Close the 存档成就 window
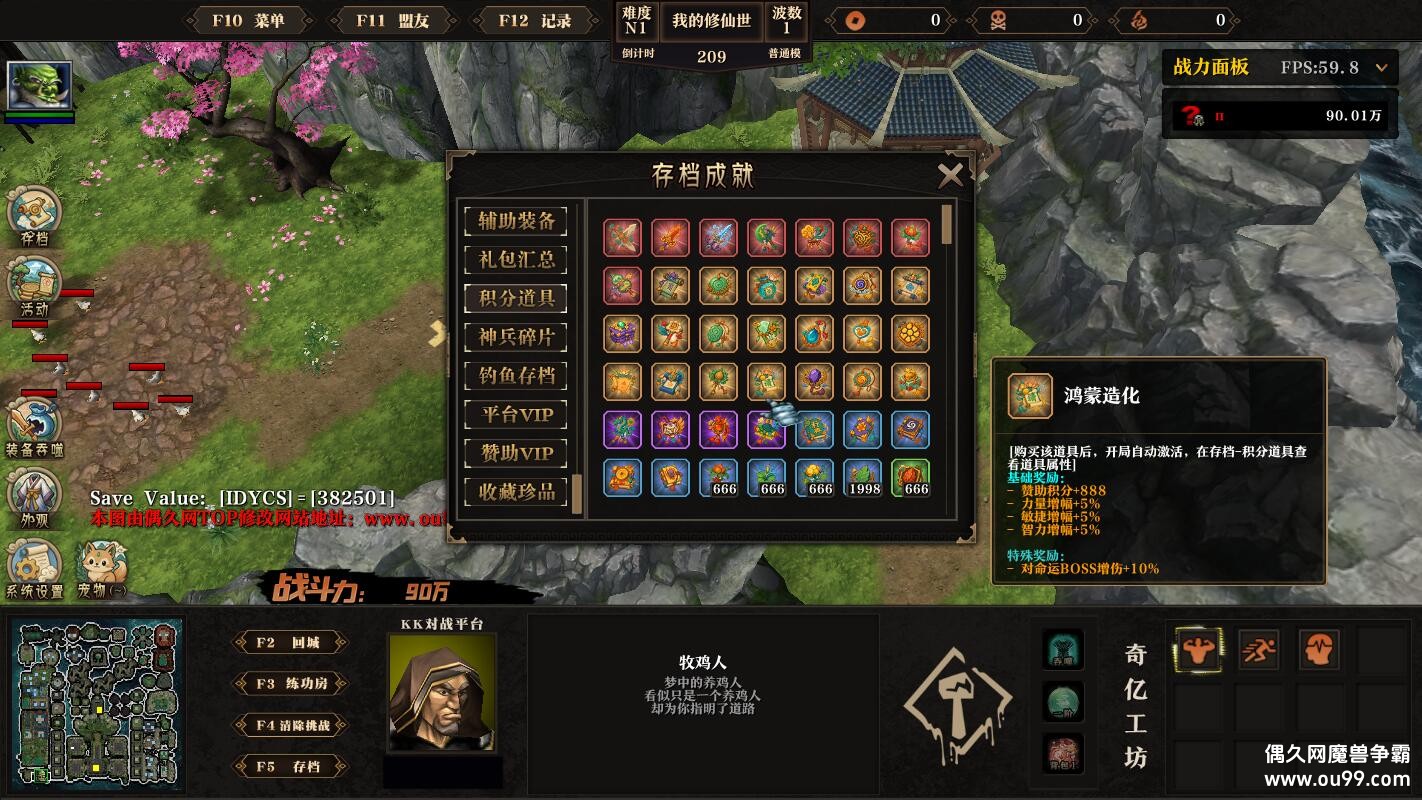The height and width of the screenshot is (800, 1422). tap(950, 176)
